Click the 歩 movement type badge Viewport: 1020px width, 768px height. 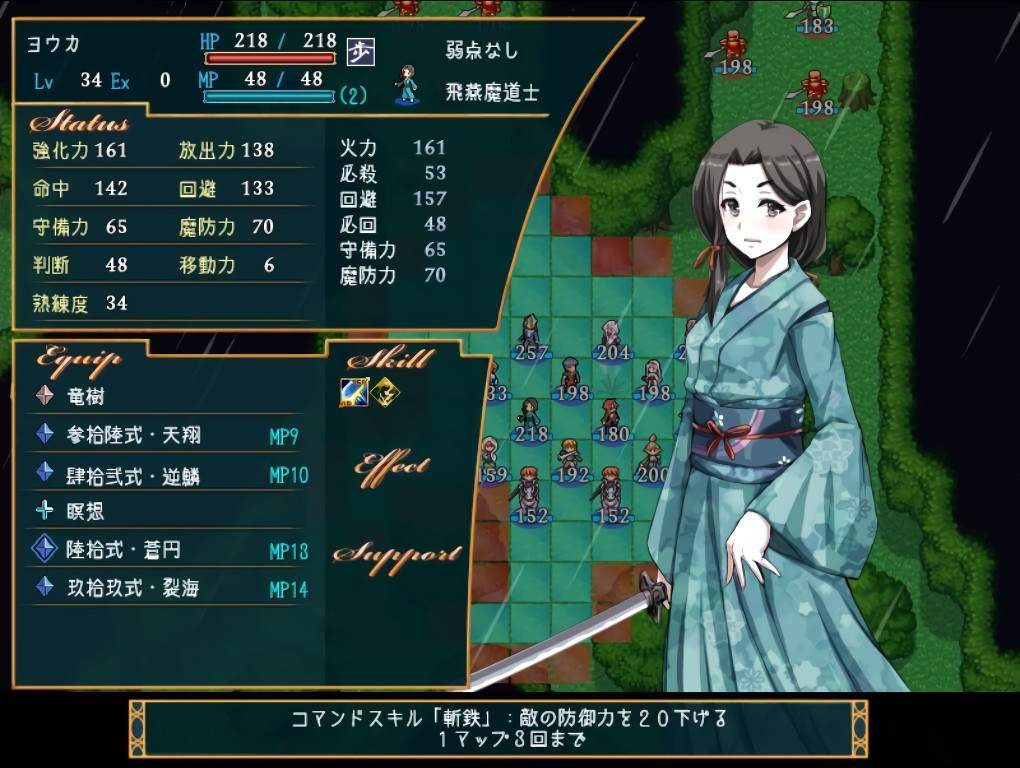(360, 49)
